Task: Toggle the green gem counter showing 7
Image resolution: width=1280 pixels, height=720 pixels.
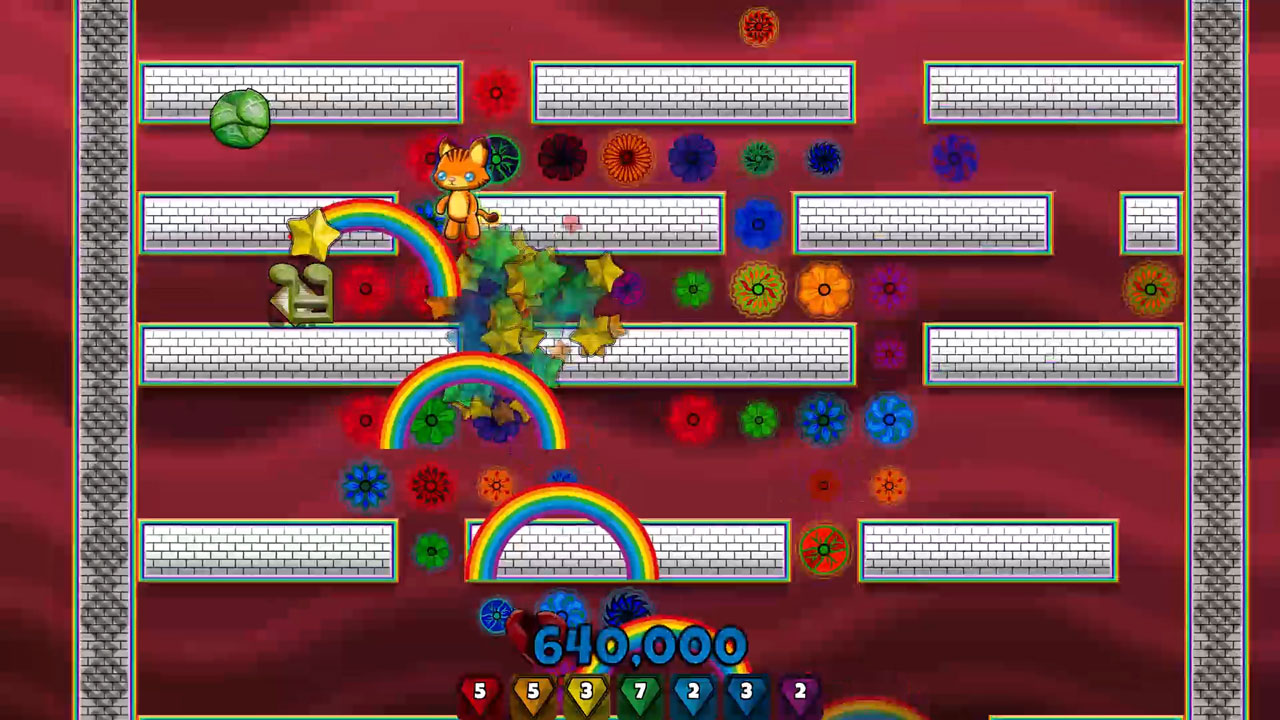Action: [639, 690]
